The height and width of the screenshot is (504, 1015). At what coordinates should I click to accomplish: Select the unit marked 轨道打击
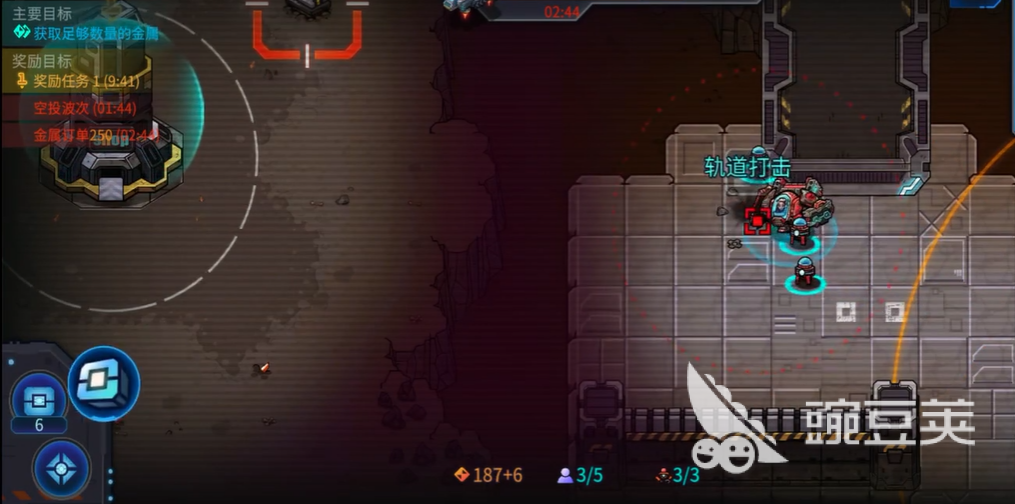(791, 203)
